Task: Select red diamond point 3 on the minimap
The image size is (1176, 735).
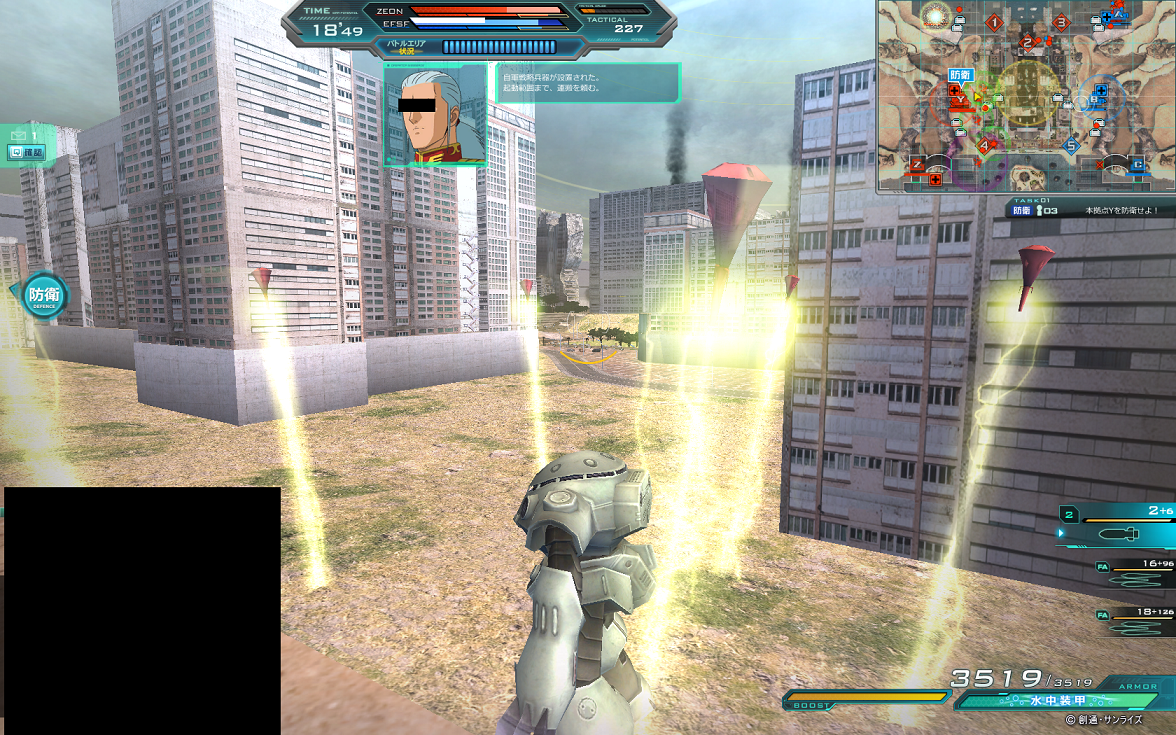Action: 1061,22
